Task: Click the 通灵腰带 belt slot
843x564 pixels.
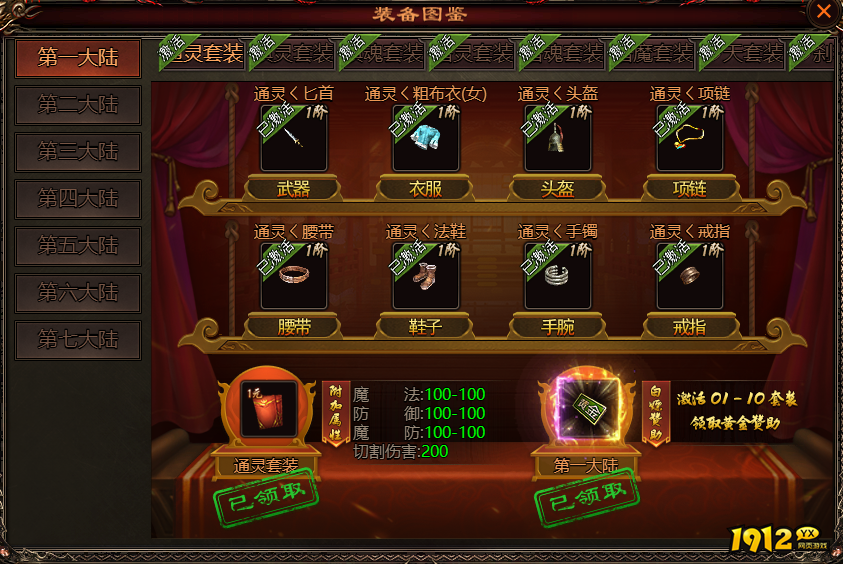Action: (294, 275)
